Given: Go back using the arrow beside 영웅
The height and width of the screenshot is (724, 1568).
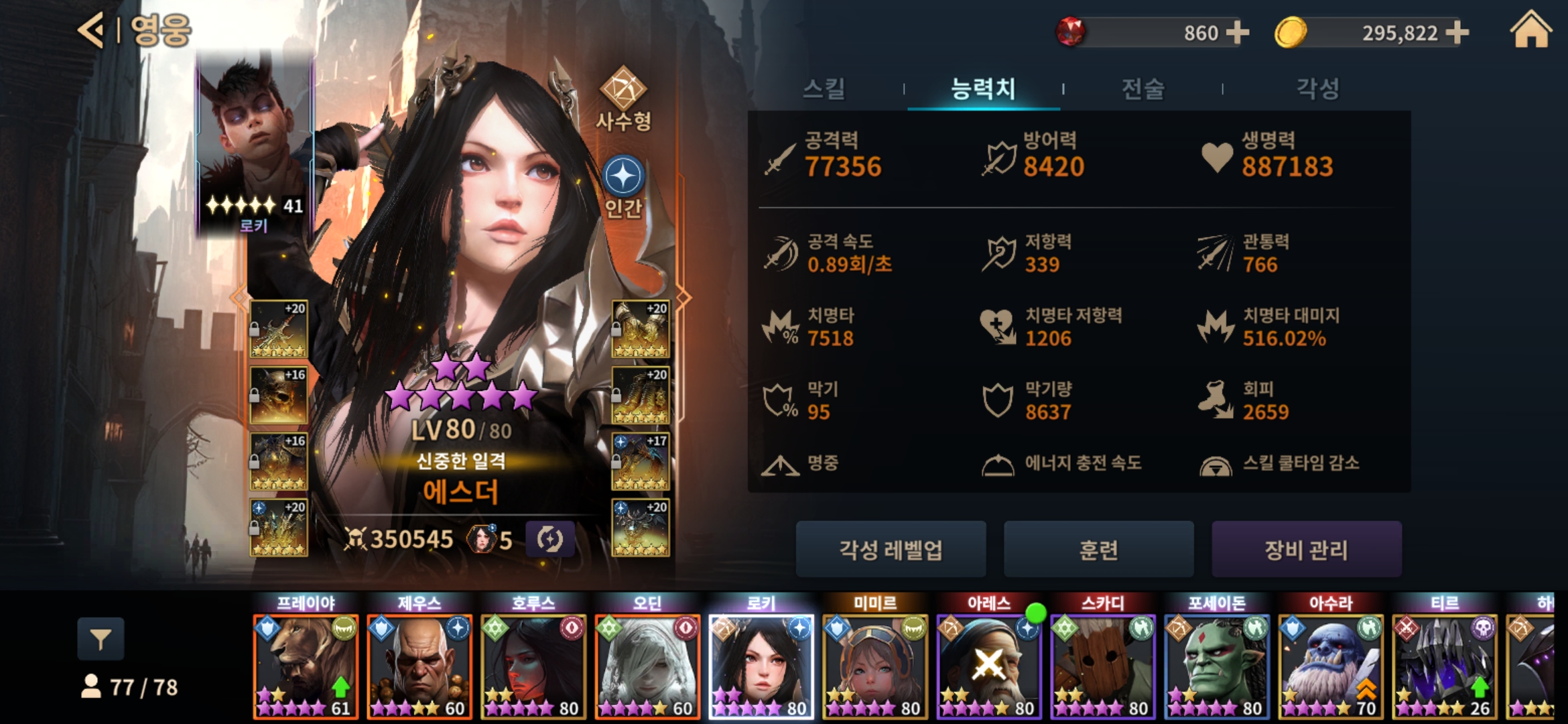Looking at the screenshot, I should [91, 30].
